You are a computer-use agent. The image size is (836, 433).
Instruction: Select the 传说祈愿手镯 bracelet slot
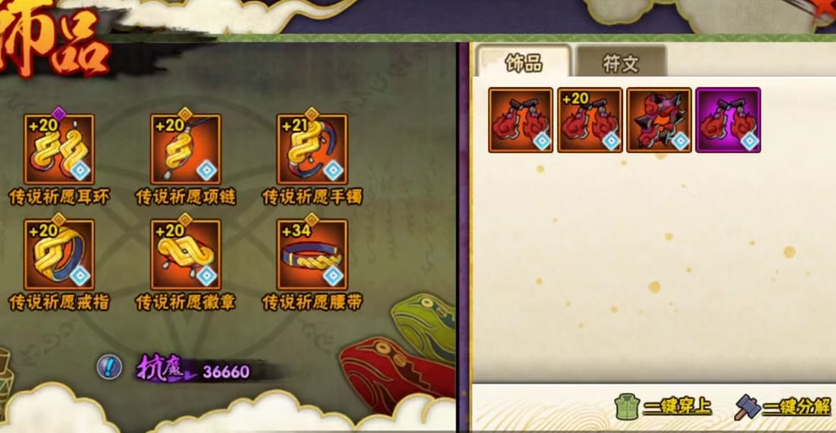pyautogui.click(x=312, y=149)
